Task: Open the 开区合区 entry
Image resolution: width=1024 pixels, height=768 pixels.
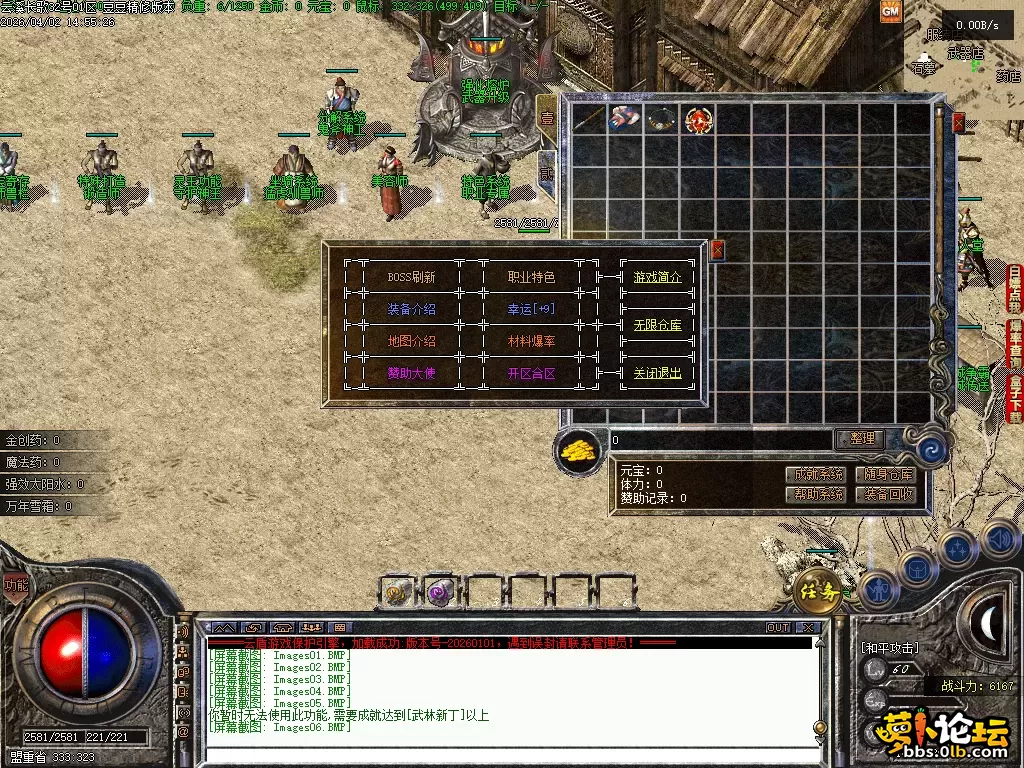Action: [x=531, y=373]
